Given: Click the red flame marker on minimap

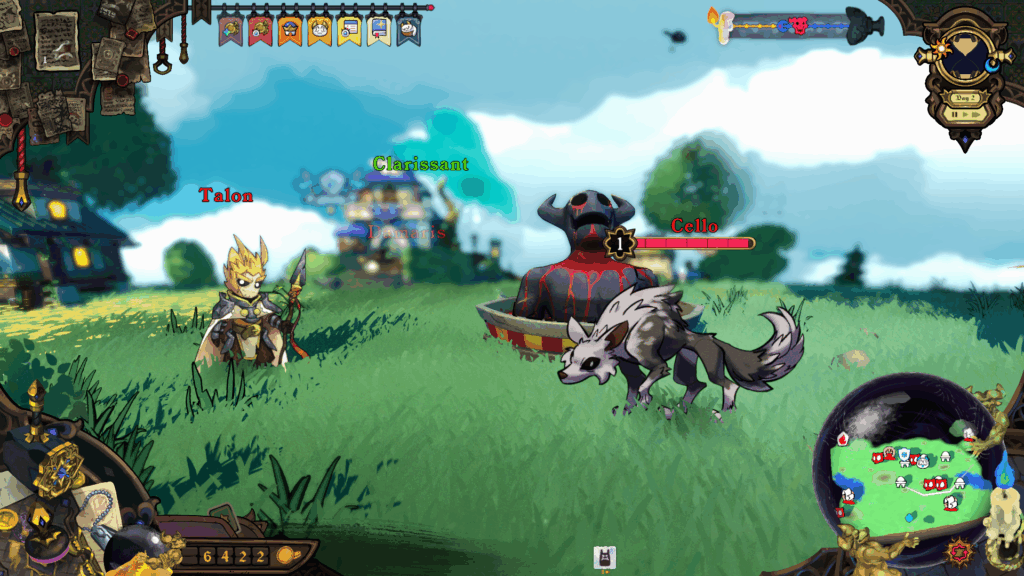Looking at the screenshot, I should [x=842, y=439].
